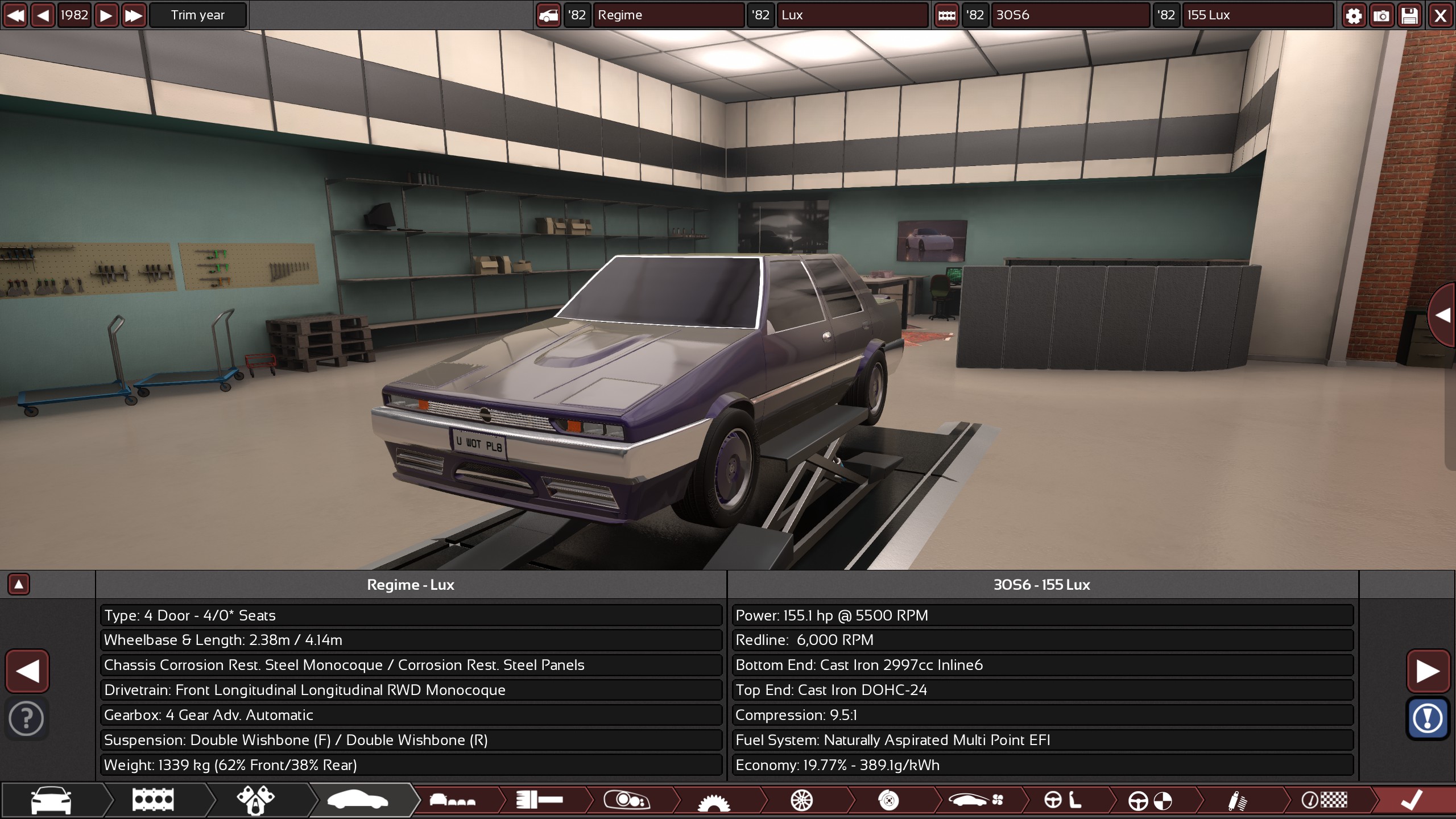Image resolution: width=1456 pixels, height=819 pixels.
Task: Edit the 155 Lux trim name field
Action: 1258,15
